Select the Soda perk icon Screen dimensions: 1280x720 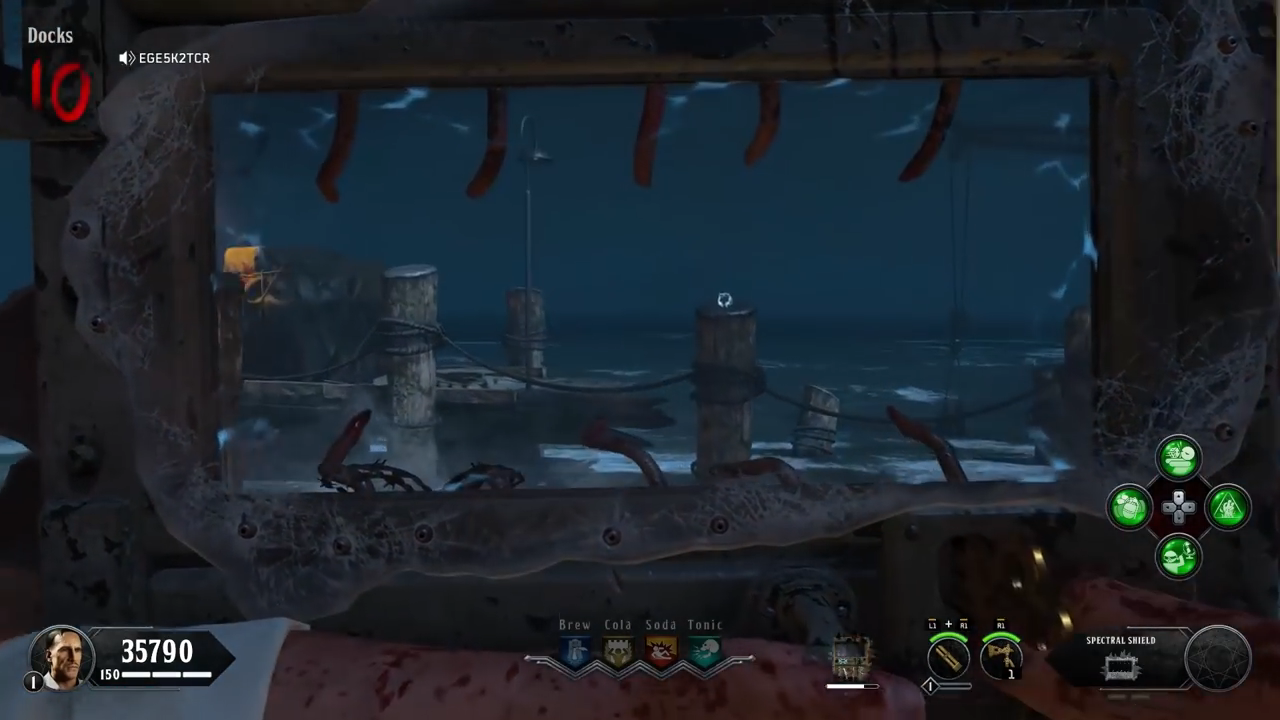(x=661, y=652)
